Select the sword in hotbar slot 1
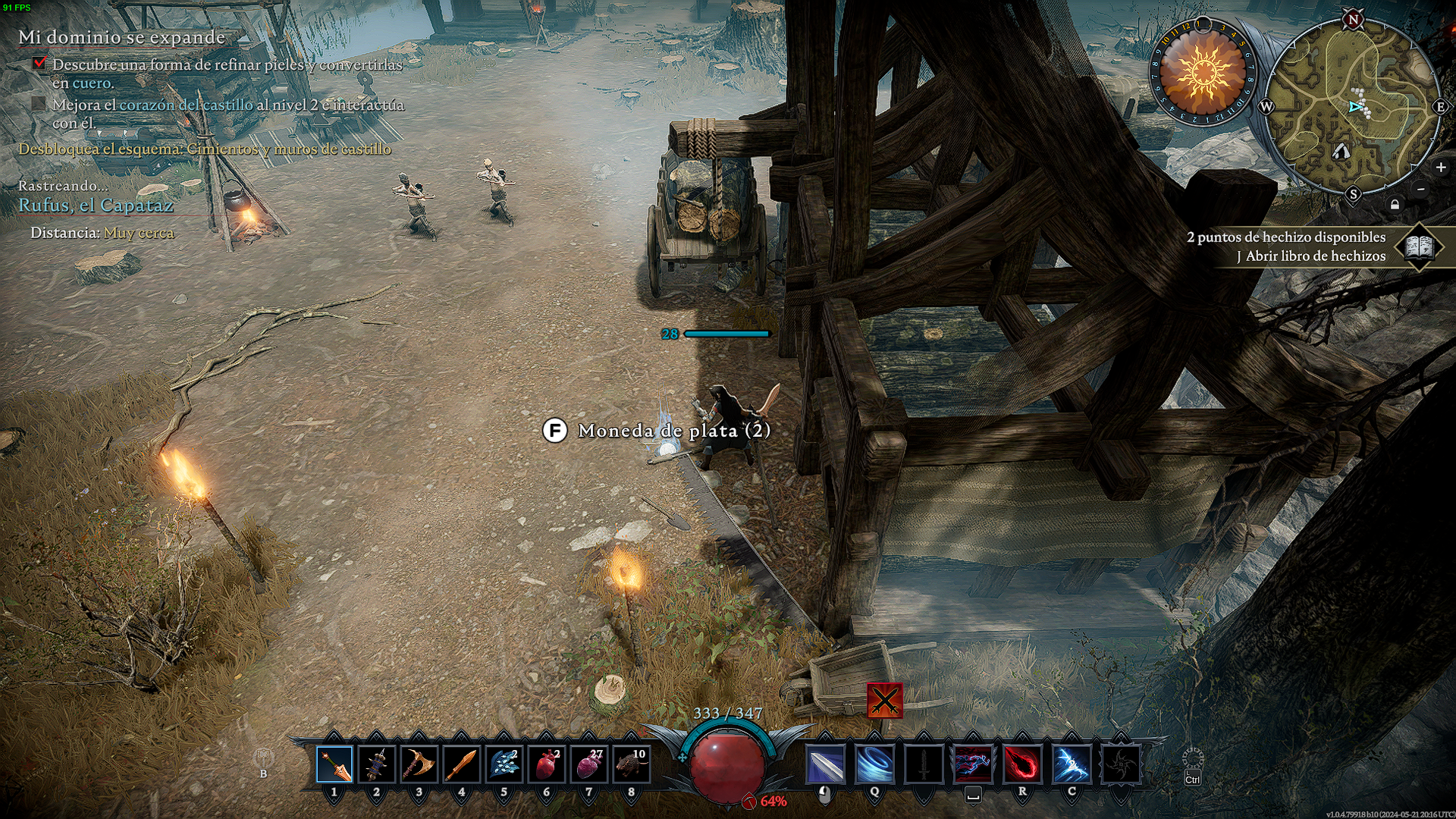1456x819 pixels. [334, 764]
